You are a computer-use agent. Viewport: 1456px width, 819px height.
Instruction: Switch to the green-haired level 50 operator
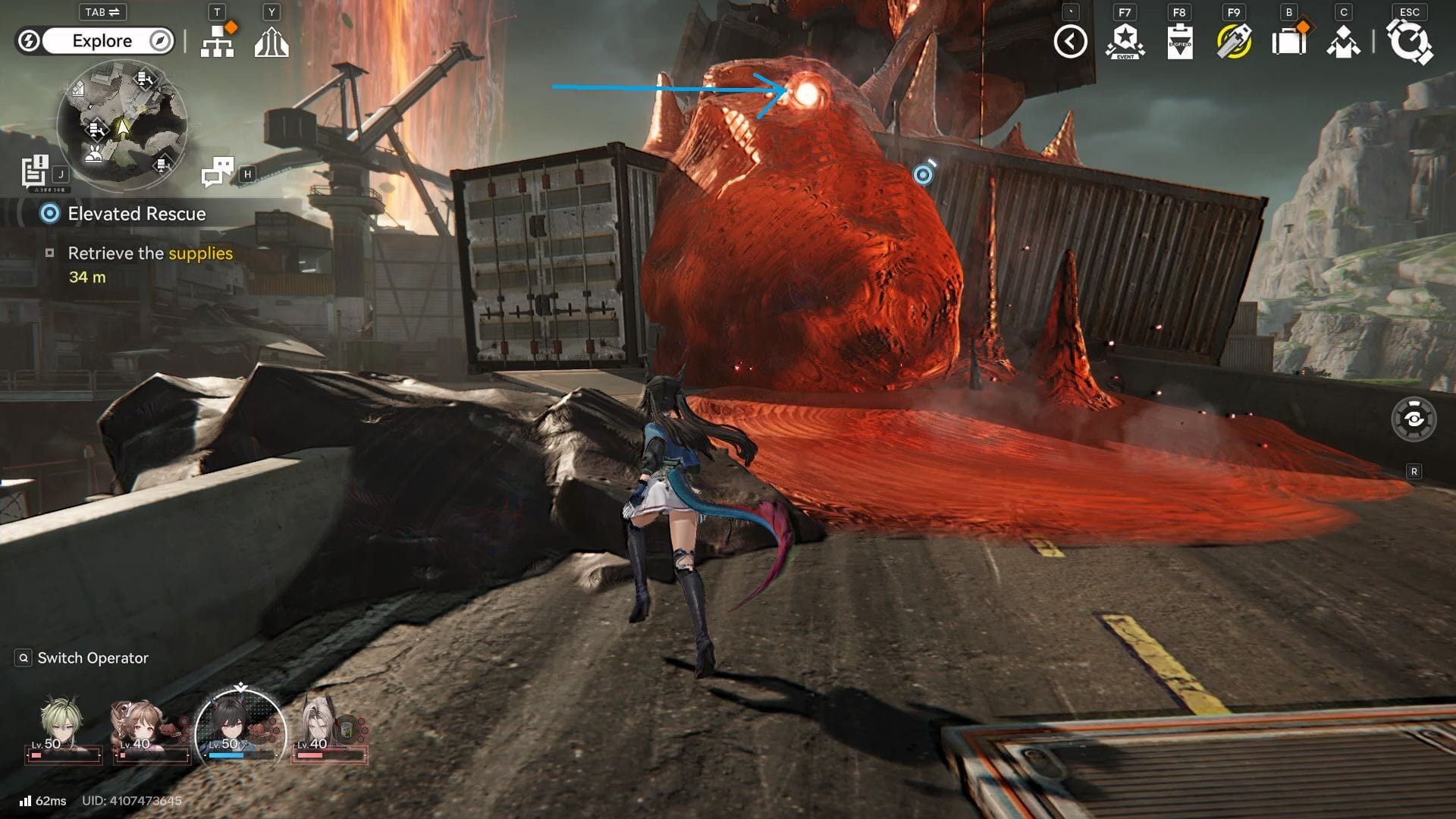pos(61,726)
